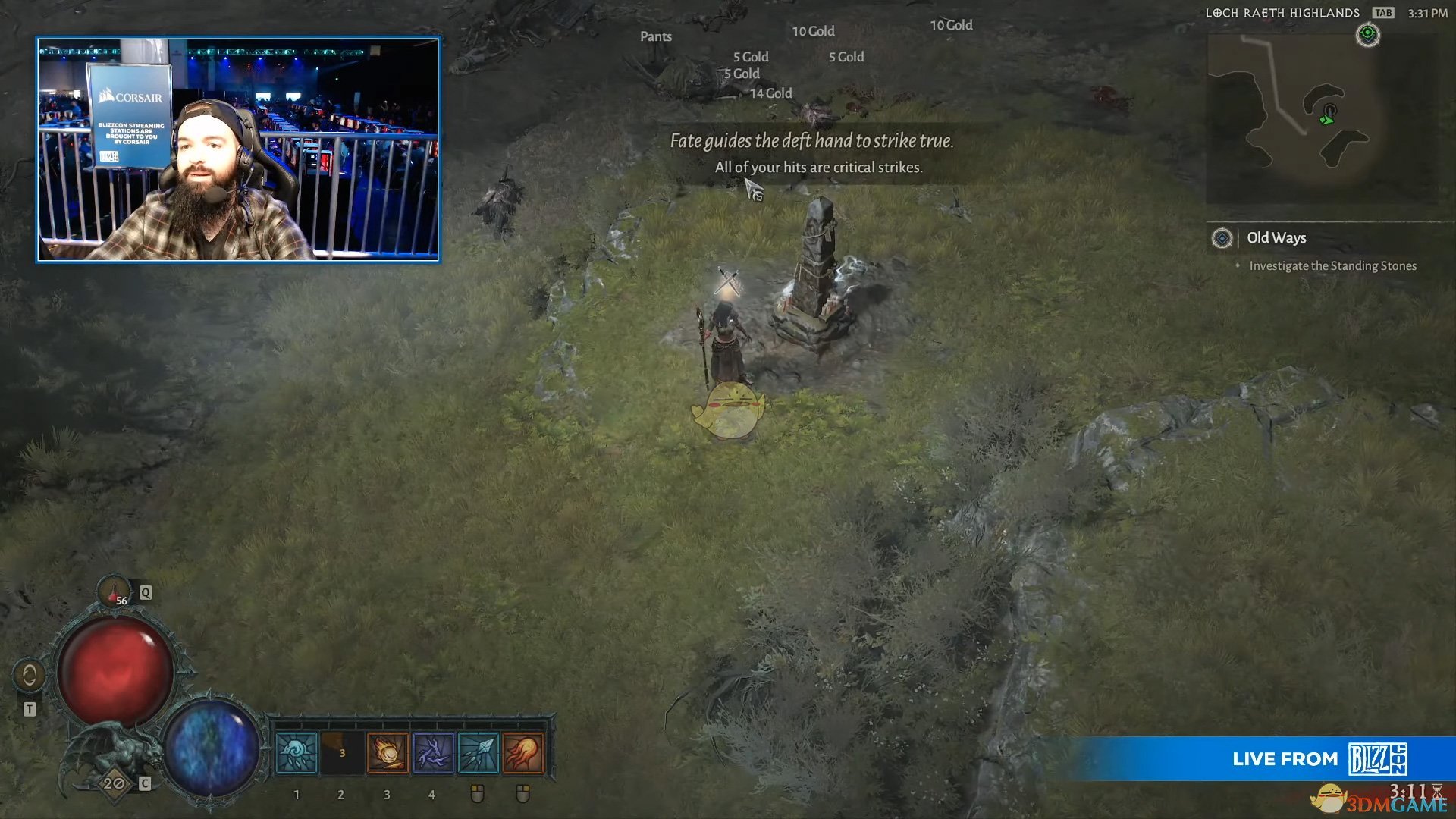Screen dimensions: 1456x819
Task: Use the orange fire bolt skill
Action: tap(523, 753)
